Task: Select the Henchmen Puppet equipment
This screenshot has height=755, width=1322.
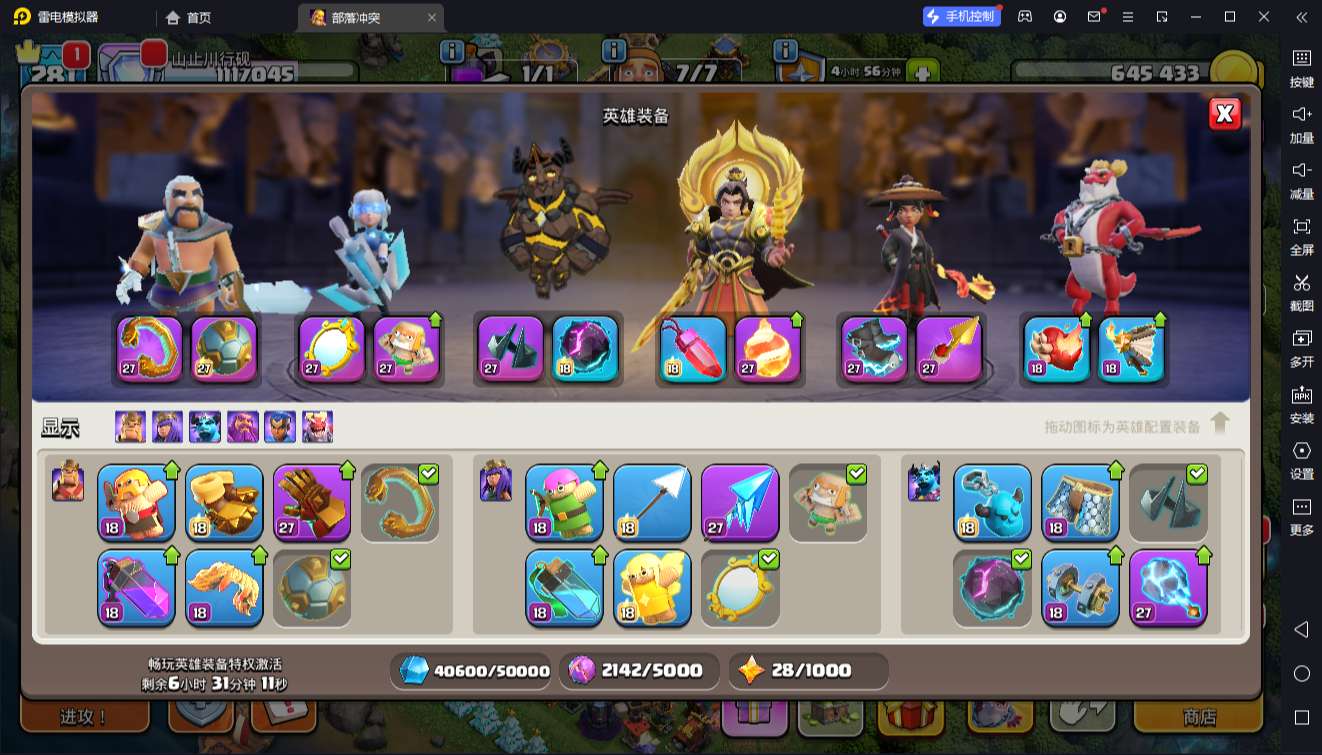Action: 993,502
